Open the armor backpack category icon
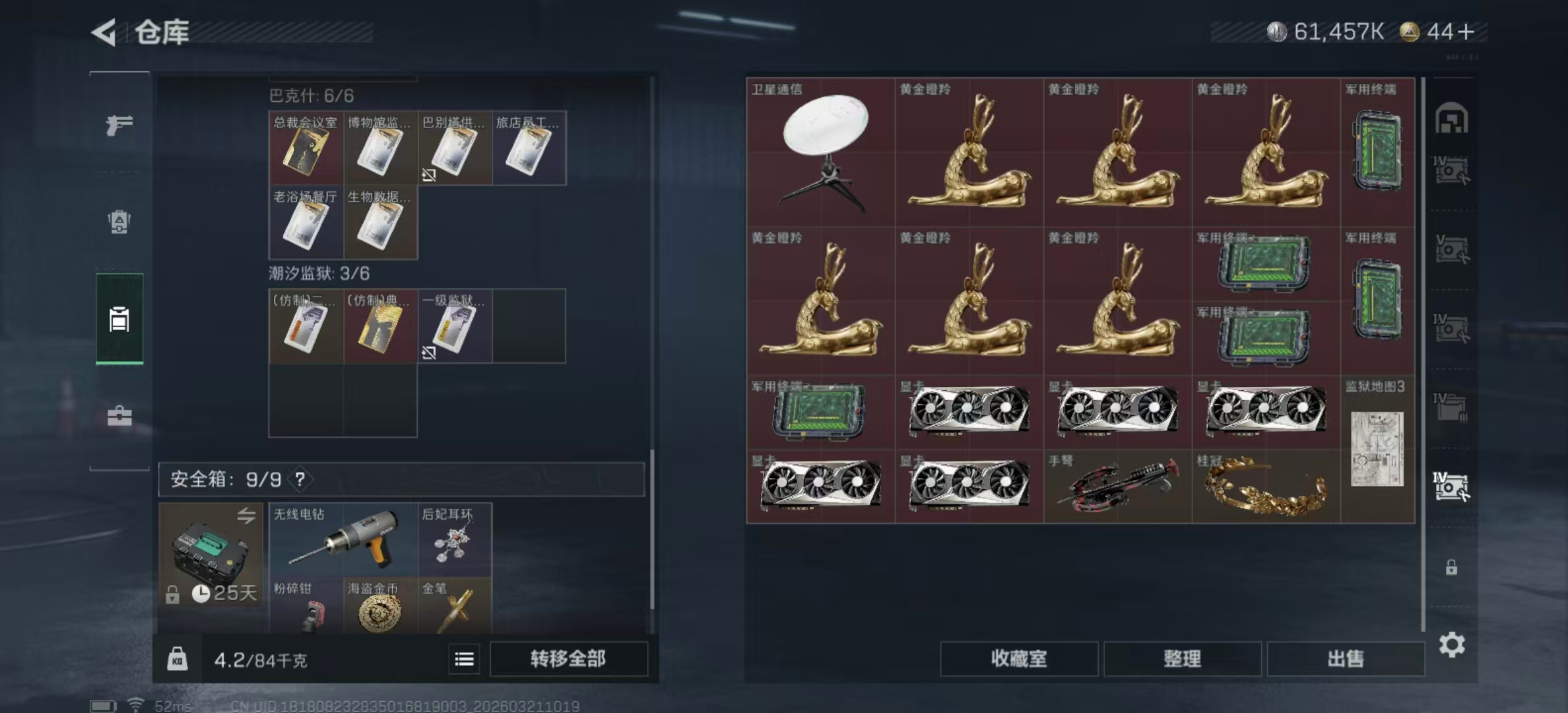This screenshot has height=713, width=1568. click(120, 222)
